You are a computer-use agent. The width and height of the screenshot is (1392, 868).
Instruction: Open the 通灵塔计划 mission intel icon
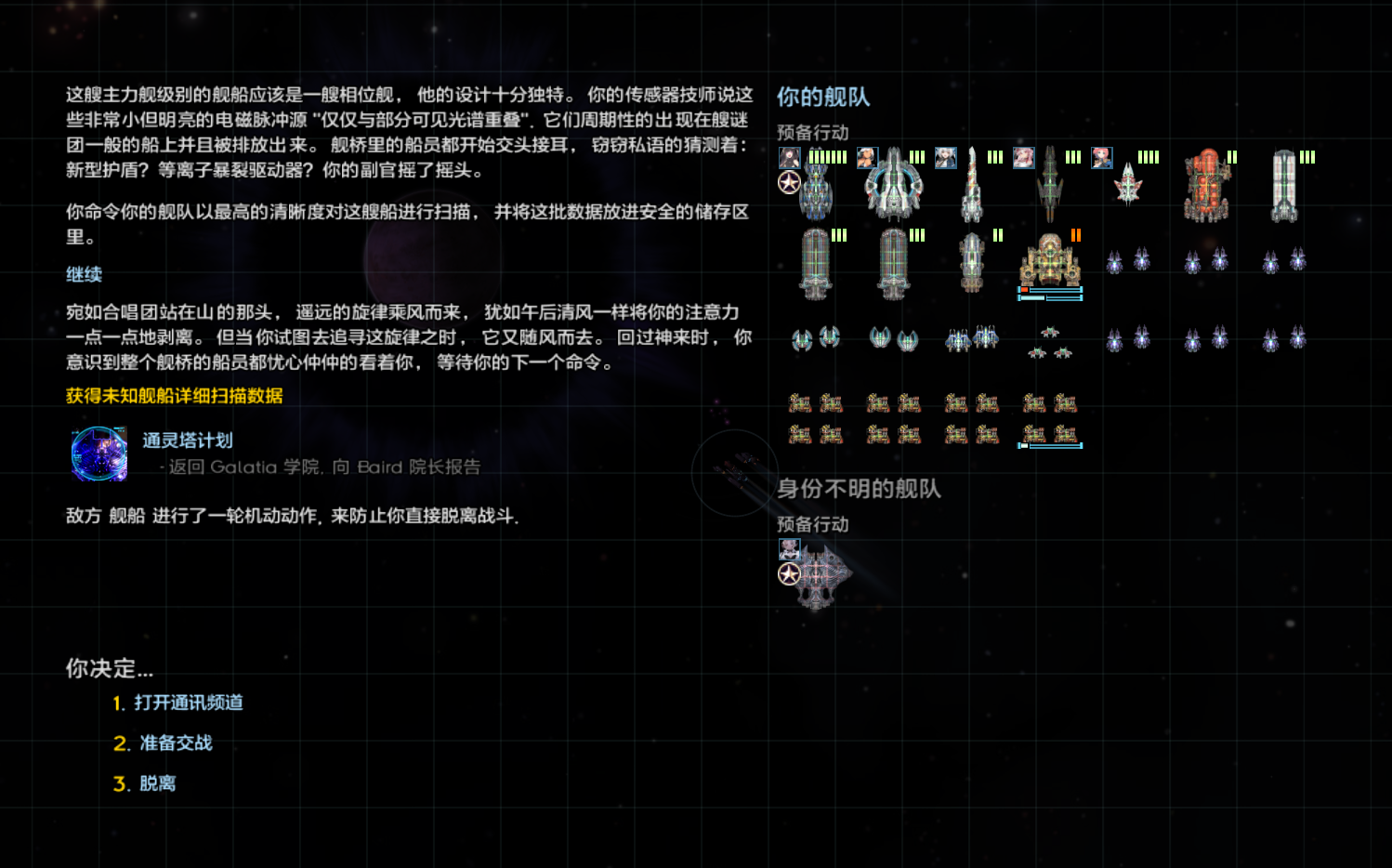click(x=97, y=454)
